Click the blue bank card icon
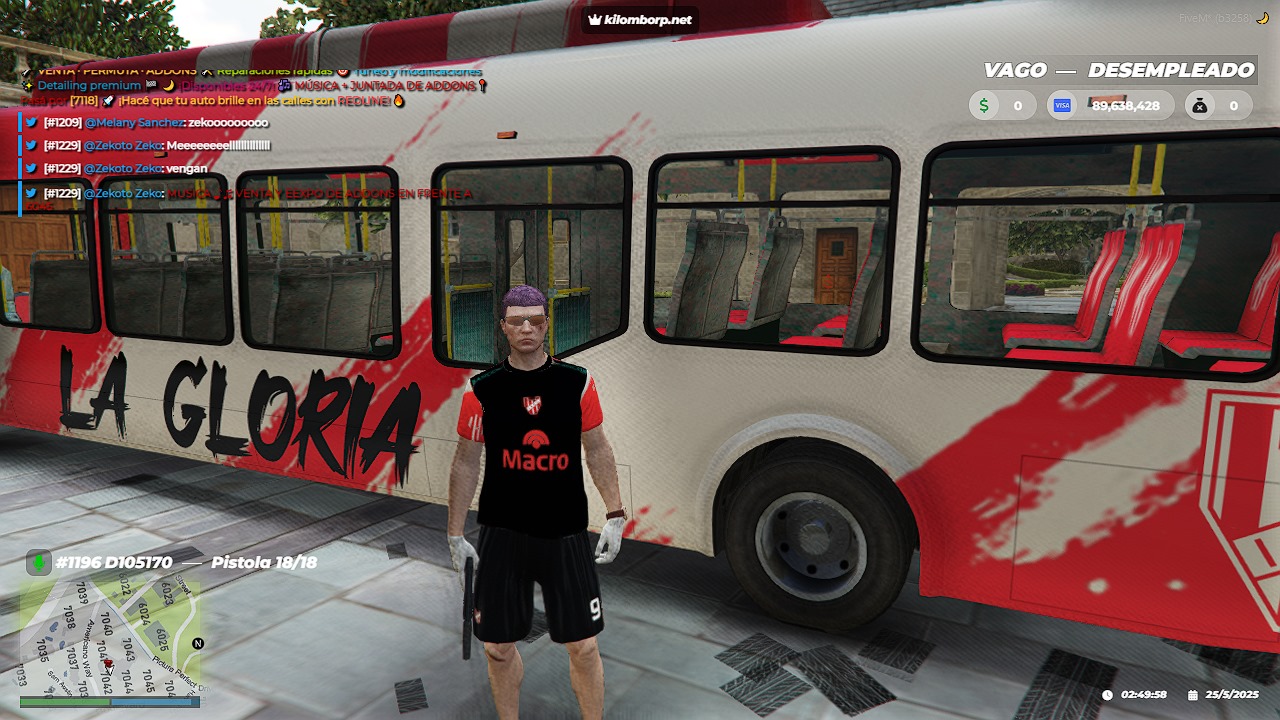This screenshot has height=720, width=1280. (x=1063, y=106)
